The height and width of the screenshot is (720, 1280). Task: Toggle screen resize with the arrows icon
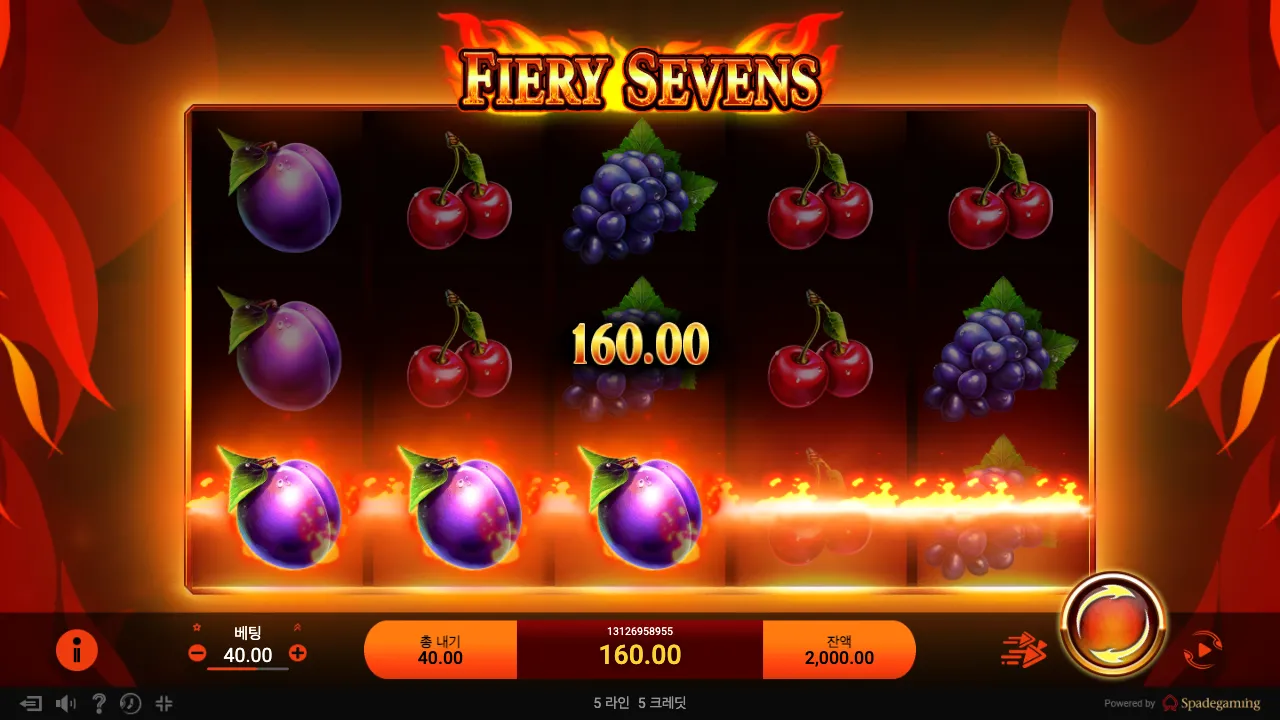[164, 704]
